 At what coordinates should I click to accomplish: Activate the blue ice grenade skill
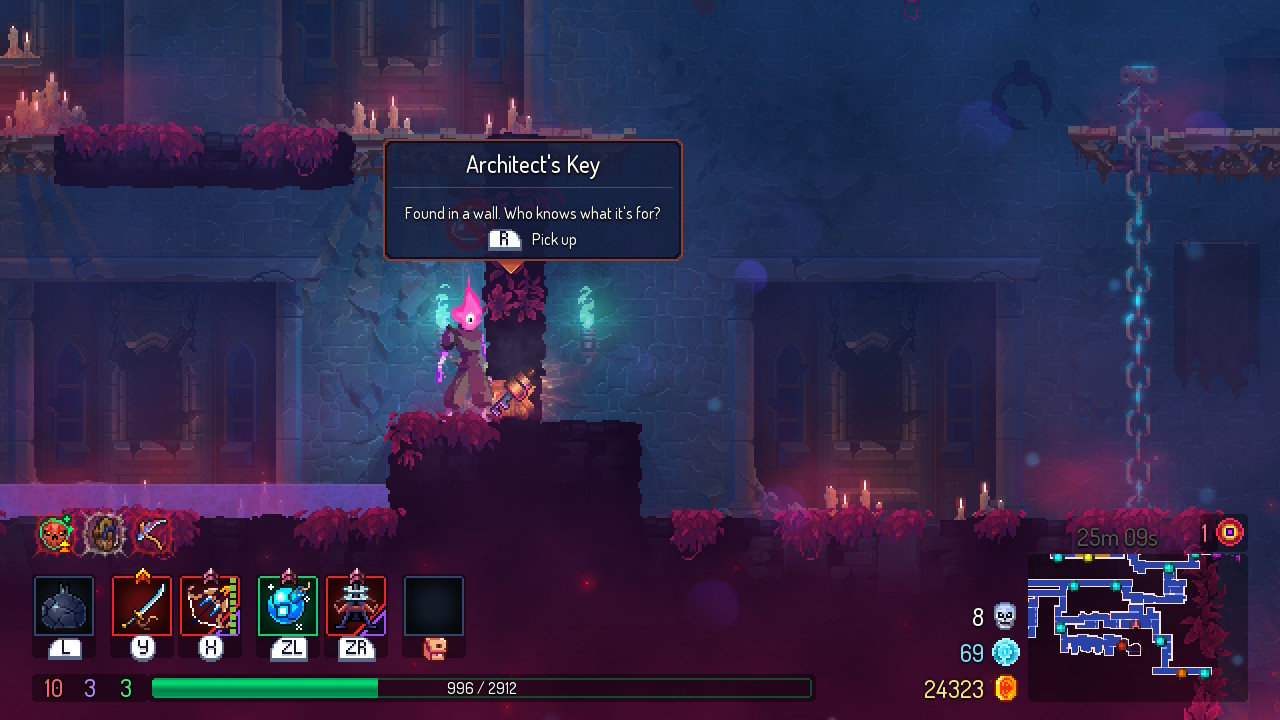[x=288, y=606]
